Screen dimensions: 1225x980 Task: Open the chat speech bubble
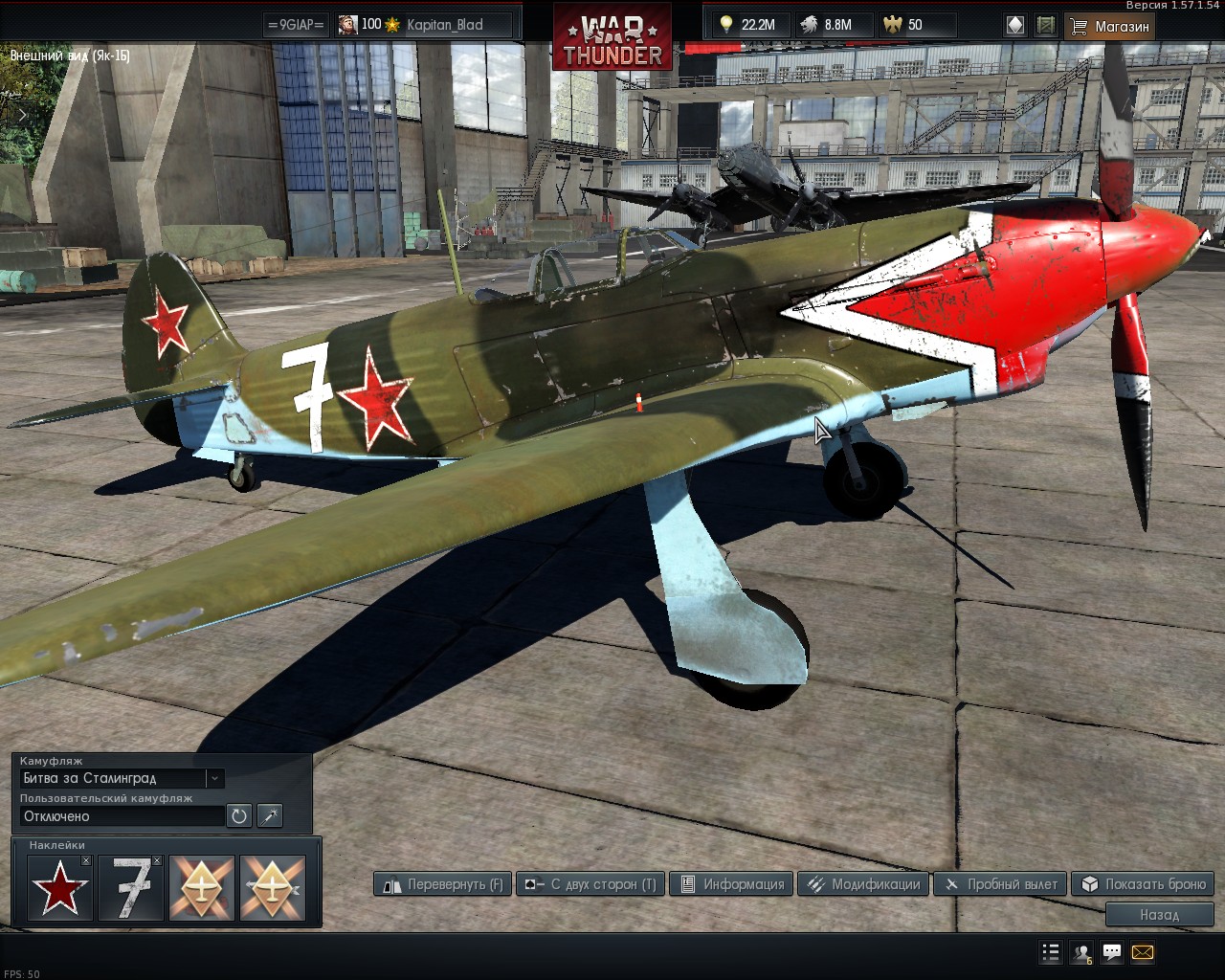point(1112,952)
